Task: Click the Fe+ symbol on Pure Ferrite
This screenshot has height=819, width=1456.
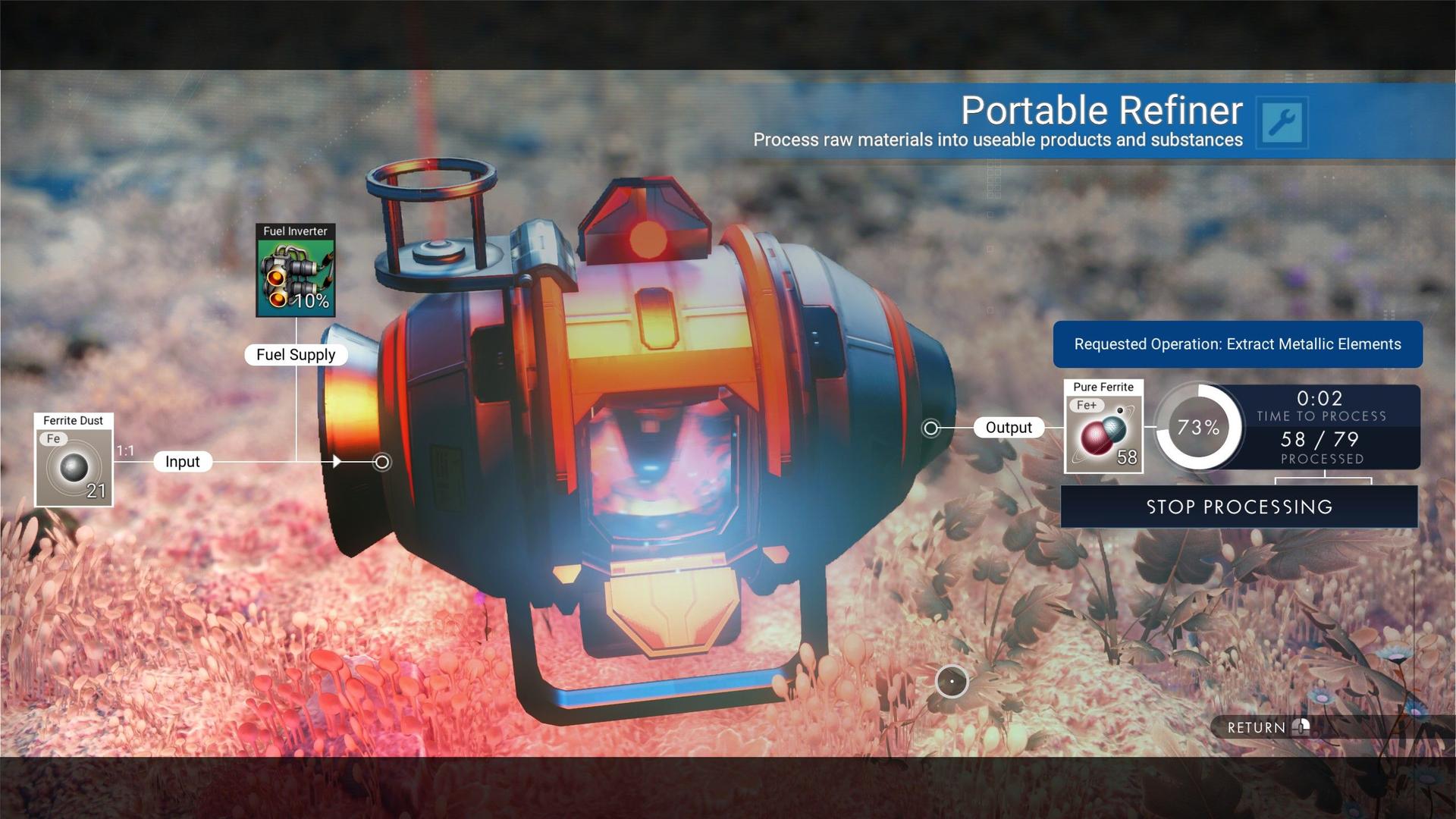Action: 1085,405
